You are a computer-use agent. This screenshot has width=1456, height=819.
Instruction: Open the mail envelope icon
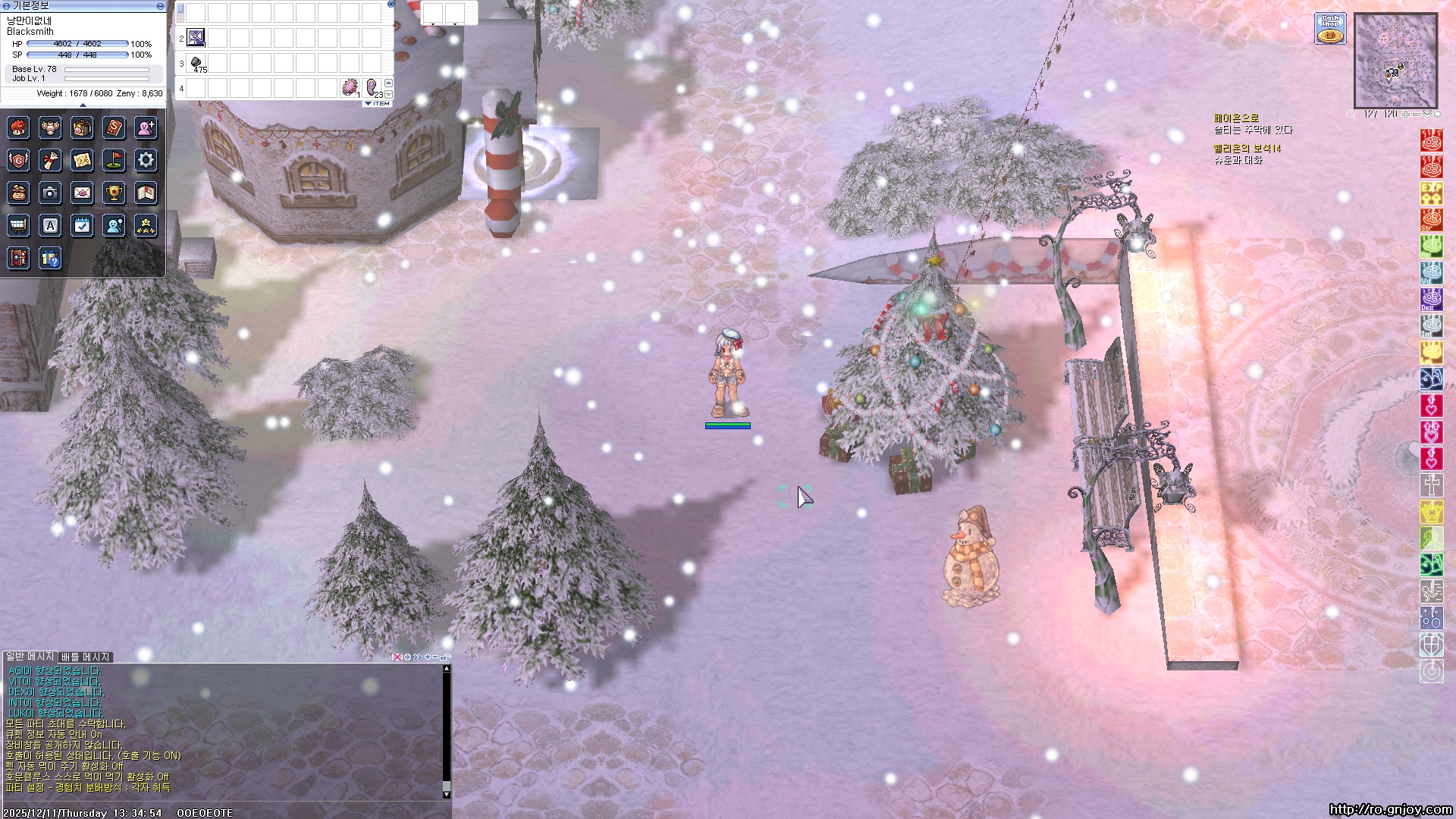(82, 193)
